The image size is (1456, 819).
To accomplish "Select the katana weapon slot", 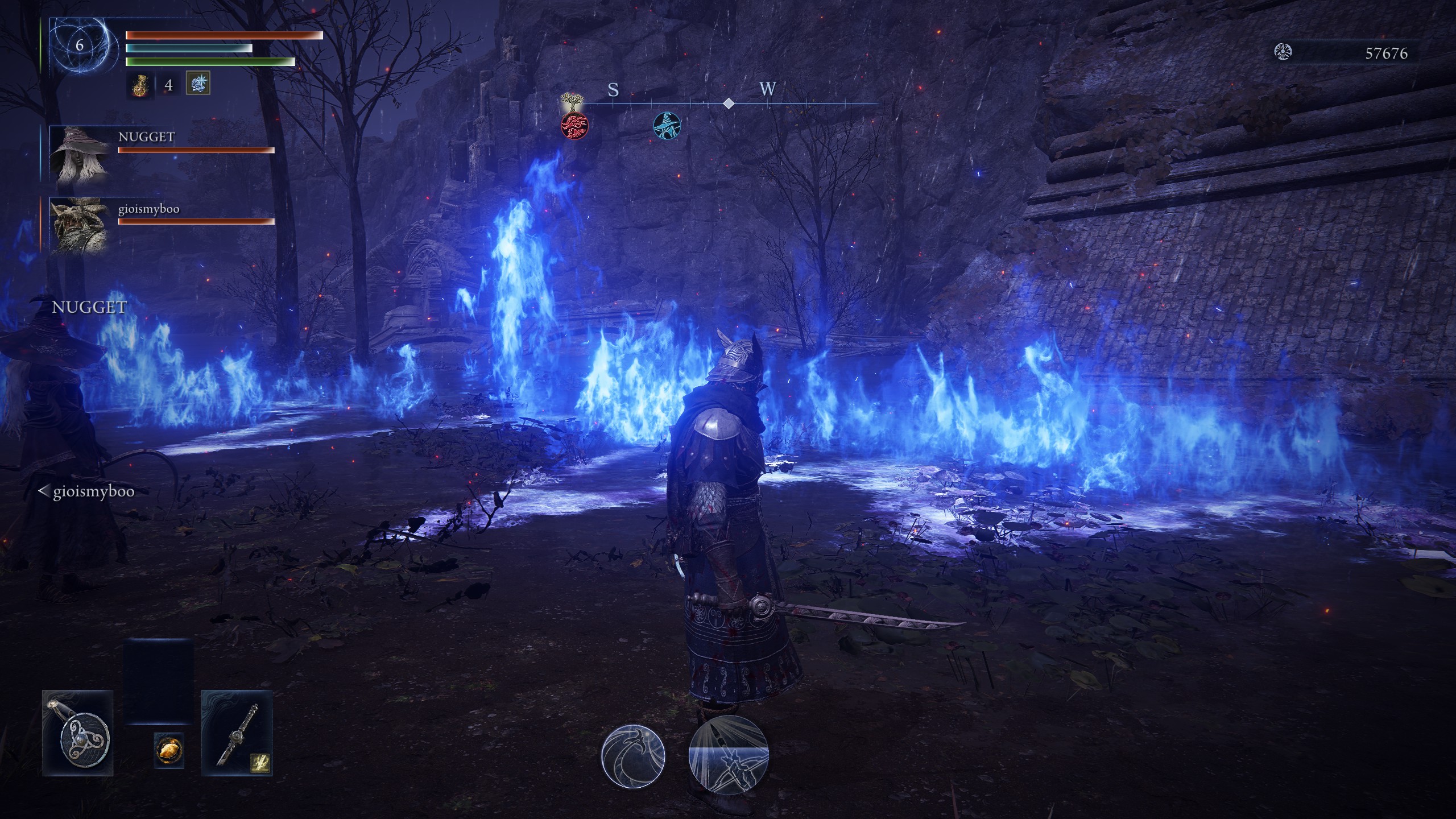I will tap(237, 733).
